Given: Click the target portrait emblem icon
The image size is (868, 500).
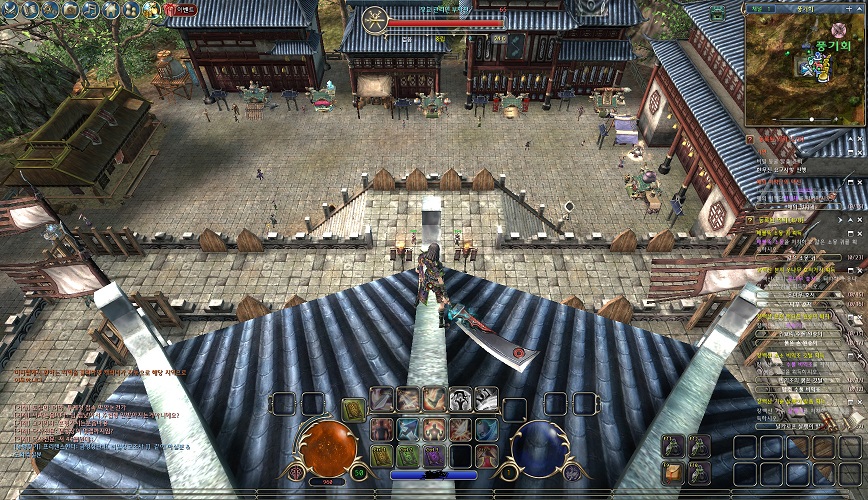Looking at the screenshot, I should [x=374, y=19].
